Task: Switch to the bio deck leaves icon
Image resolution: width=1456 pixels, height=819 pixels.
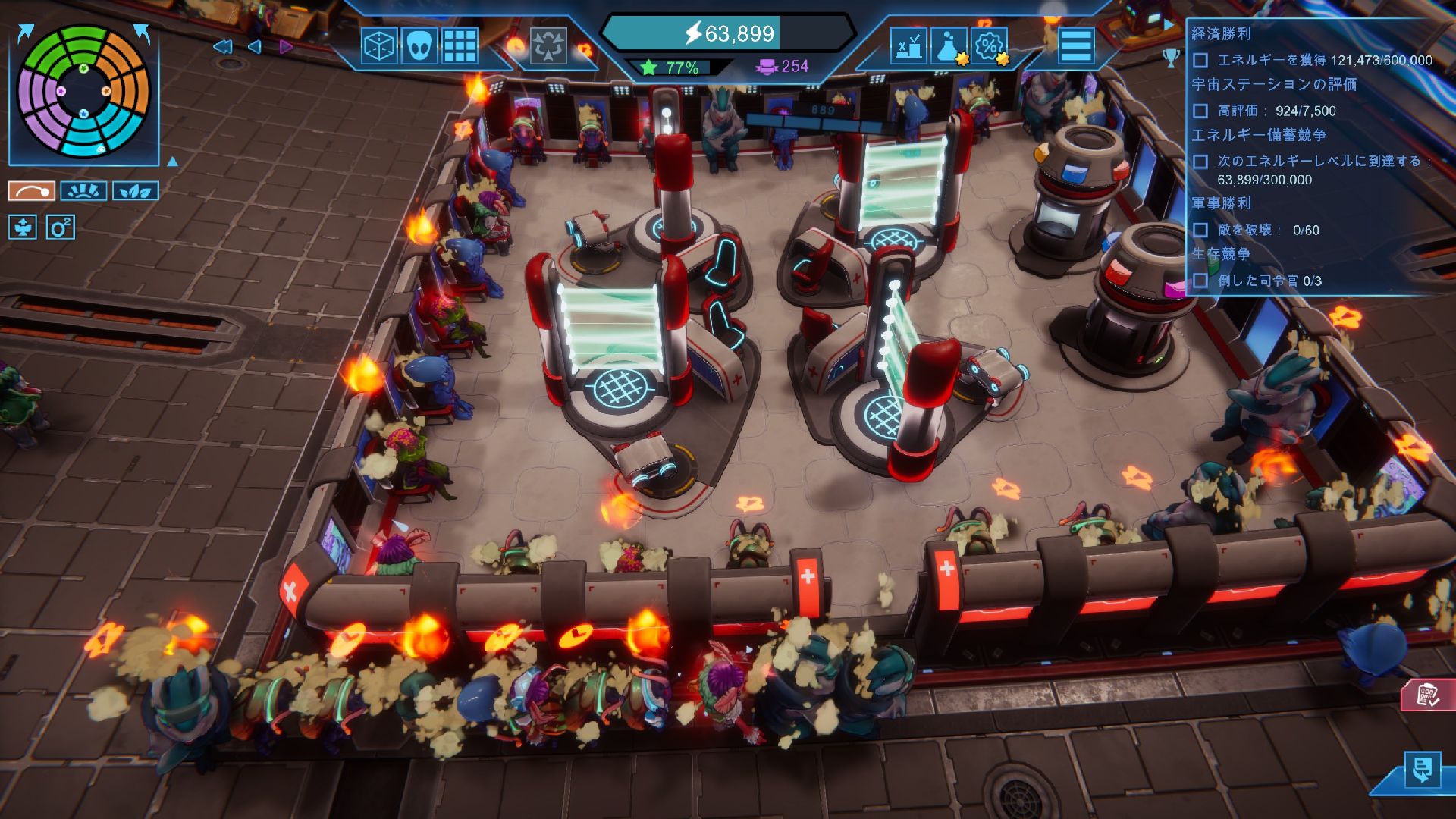Action: (136, 190)
